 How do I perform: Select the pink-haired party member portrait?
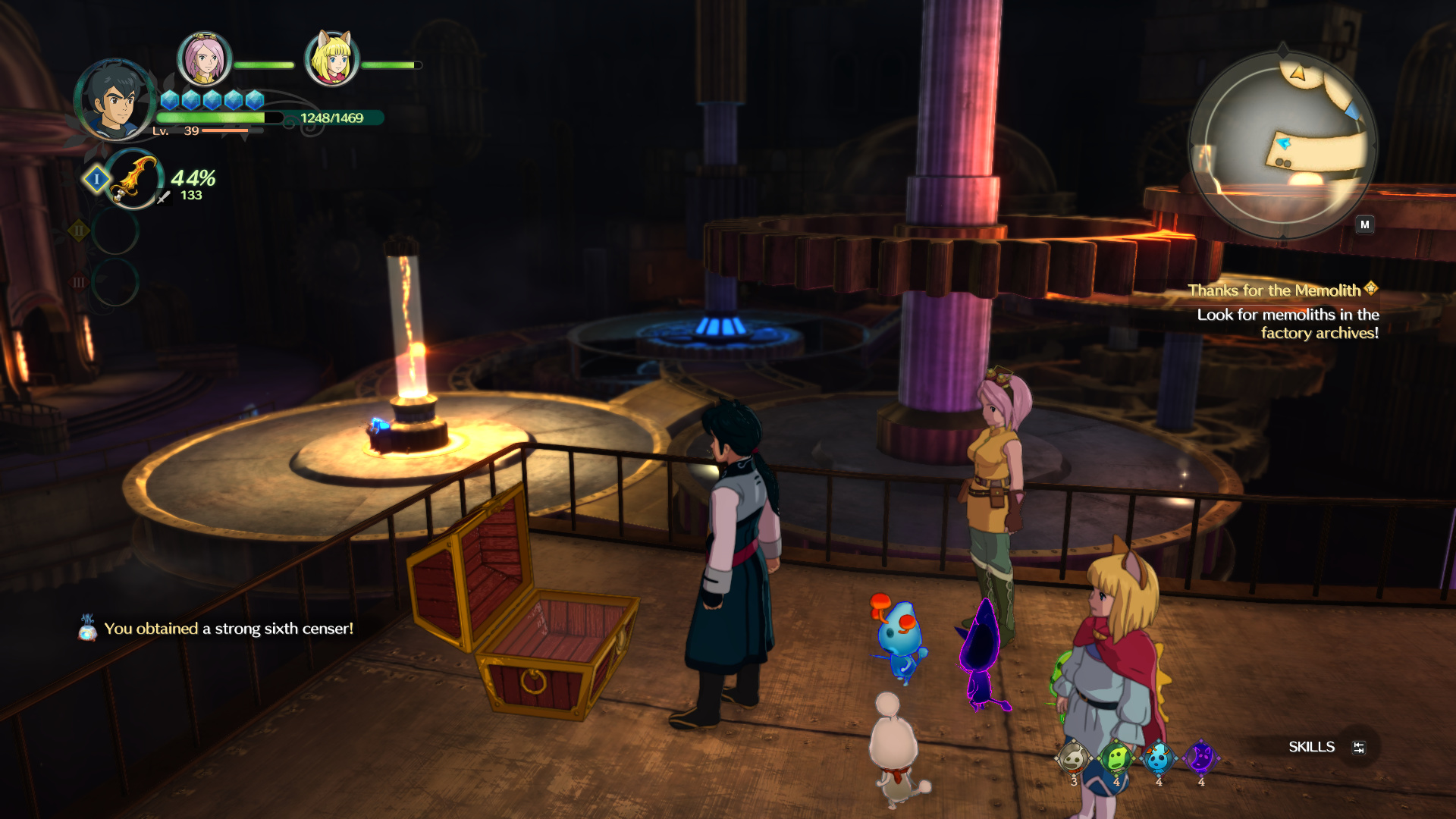(204, 59)
